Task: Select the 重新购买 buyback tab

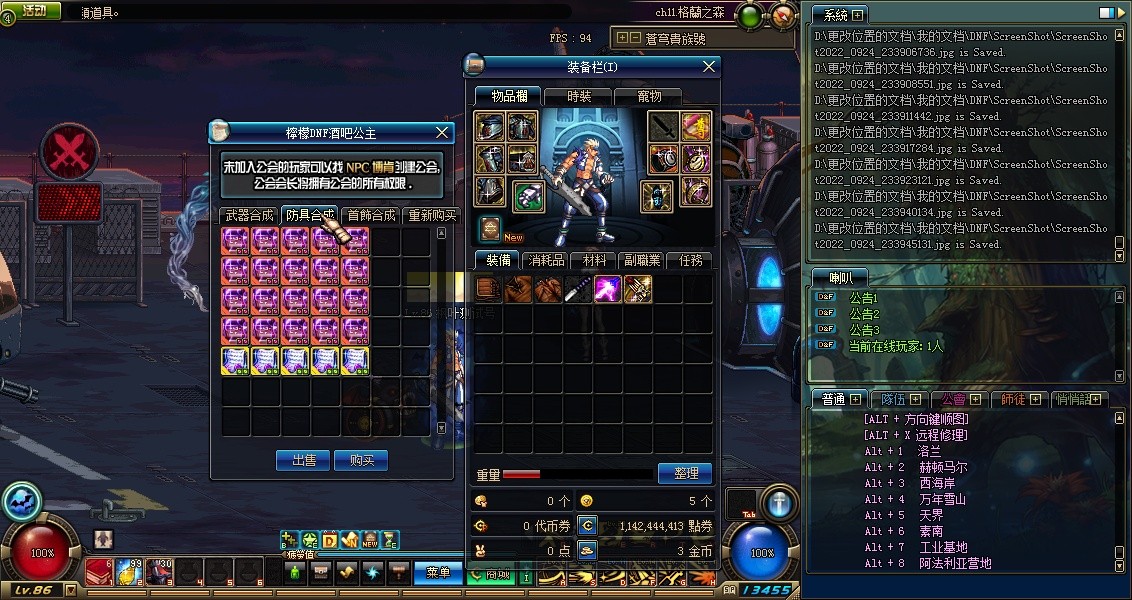Action: pyautogui.click(x=432, y=215)
